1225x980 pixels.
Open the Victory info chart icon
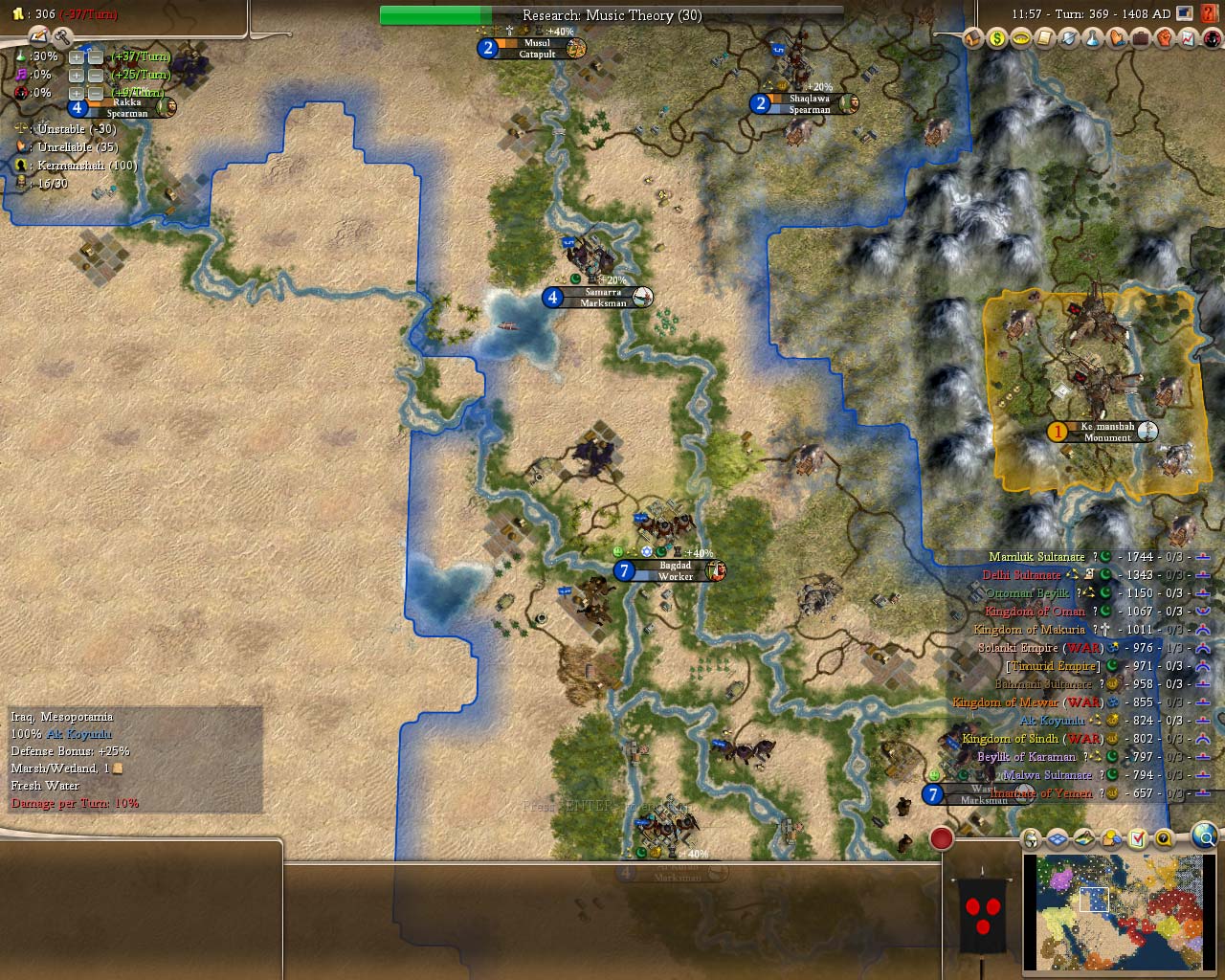[x=1188, y=38]
